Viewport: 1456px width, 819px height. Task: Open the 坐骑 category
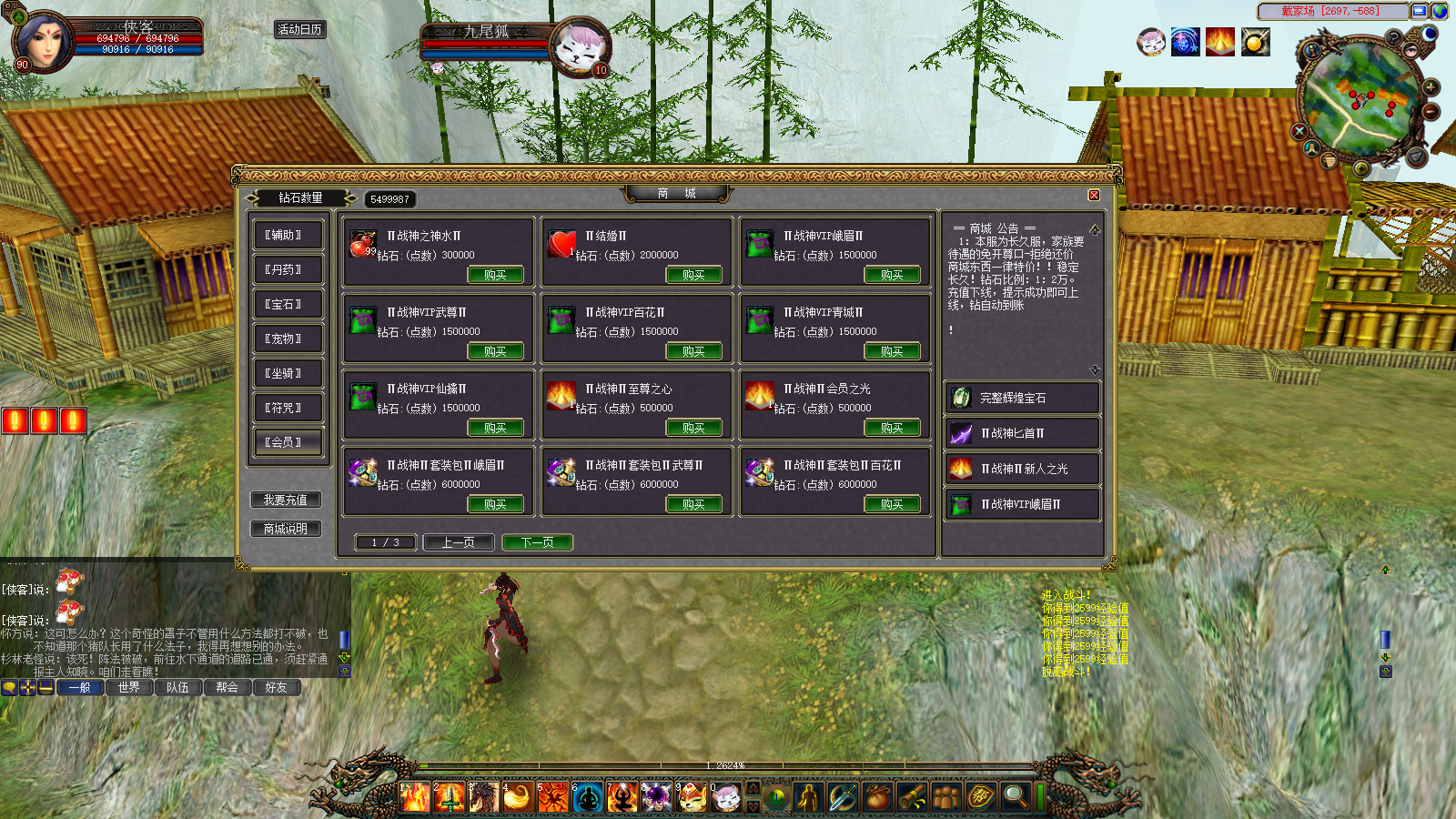(288, 373)
